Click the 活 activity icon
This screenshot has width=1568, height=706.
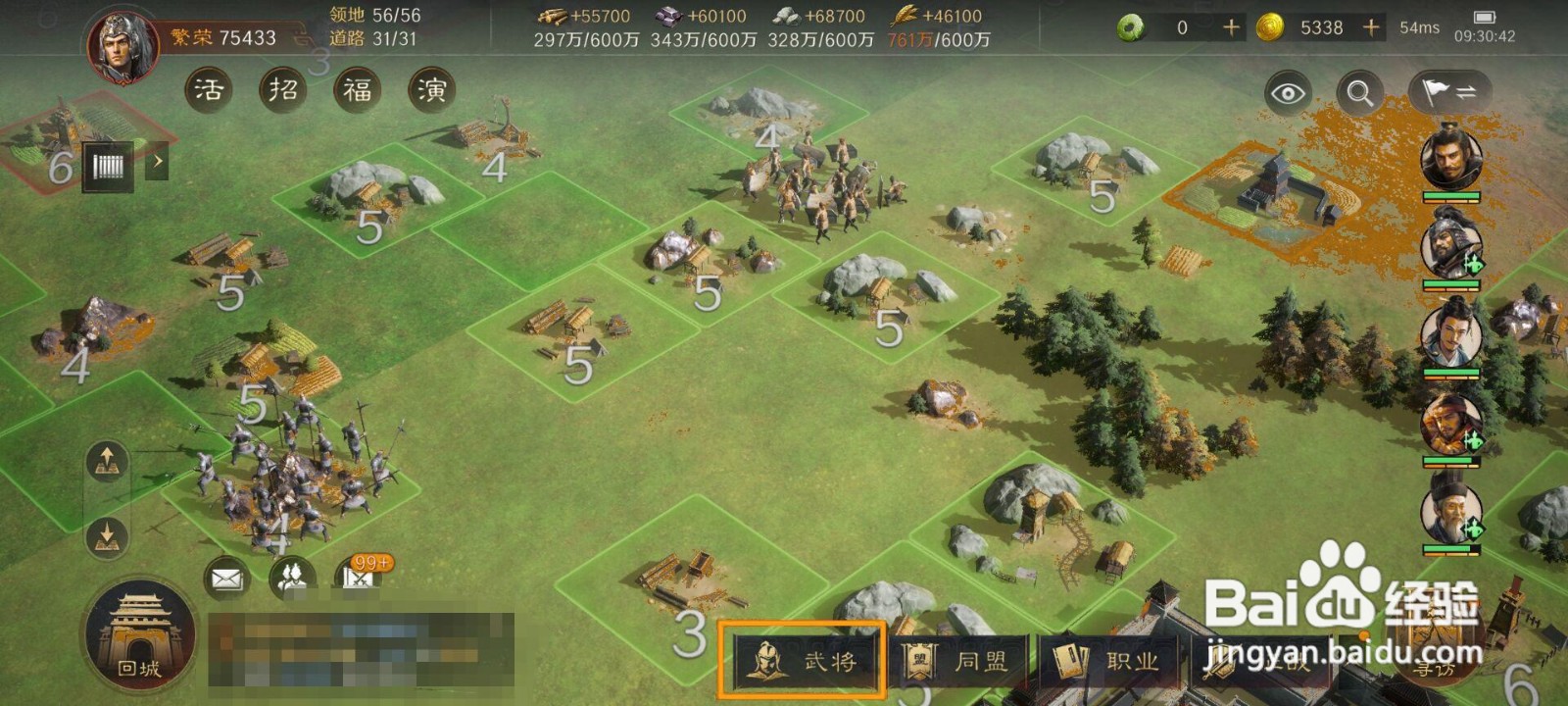208,90
